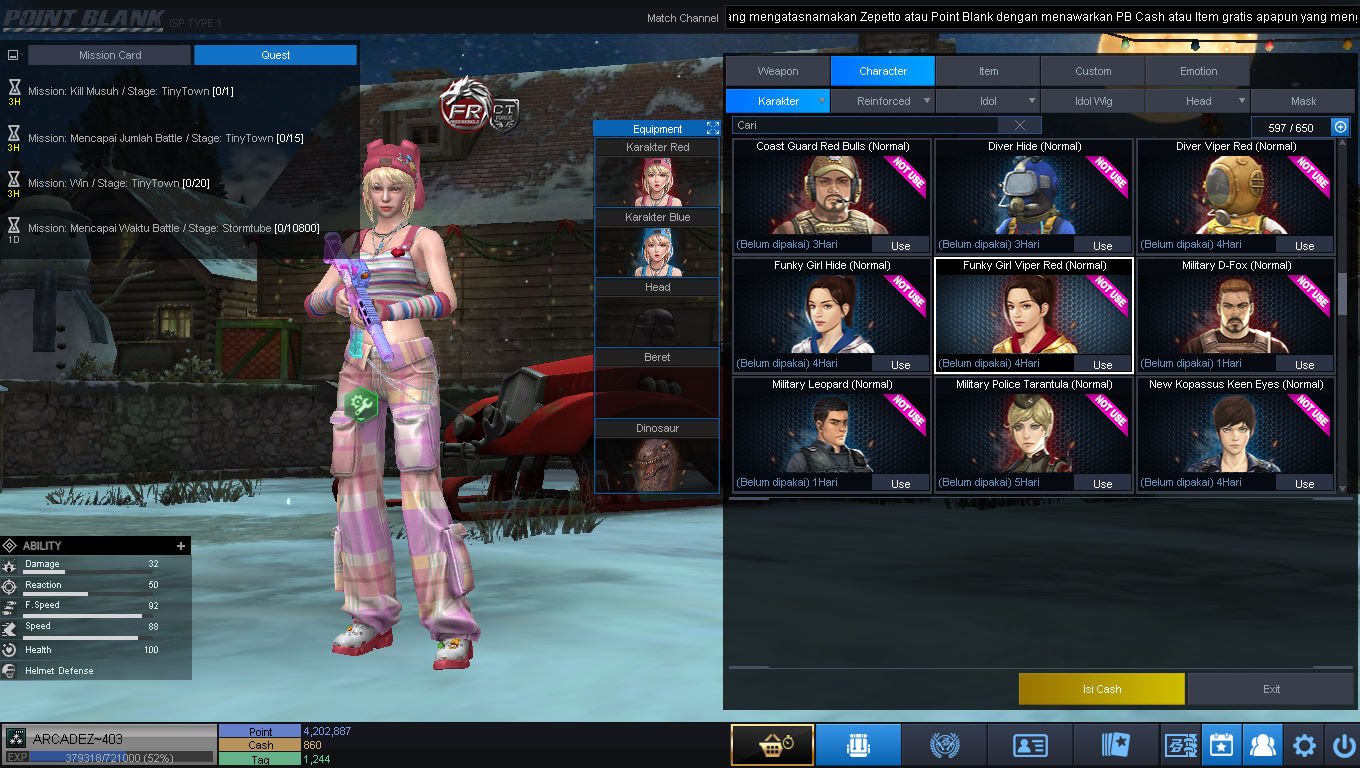1360x768 pixels.
Task: Click the power quit icon
Action: click(1343, 745)
